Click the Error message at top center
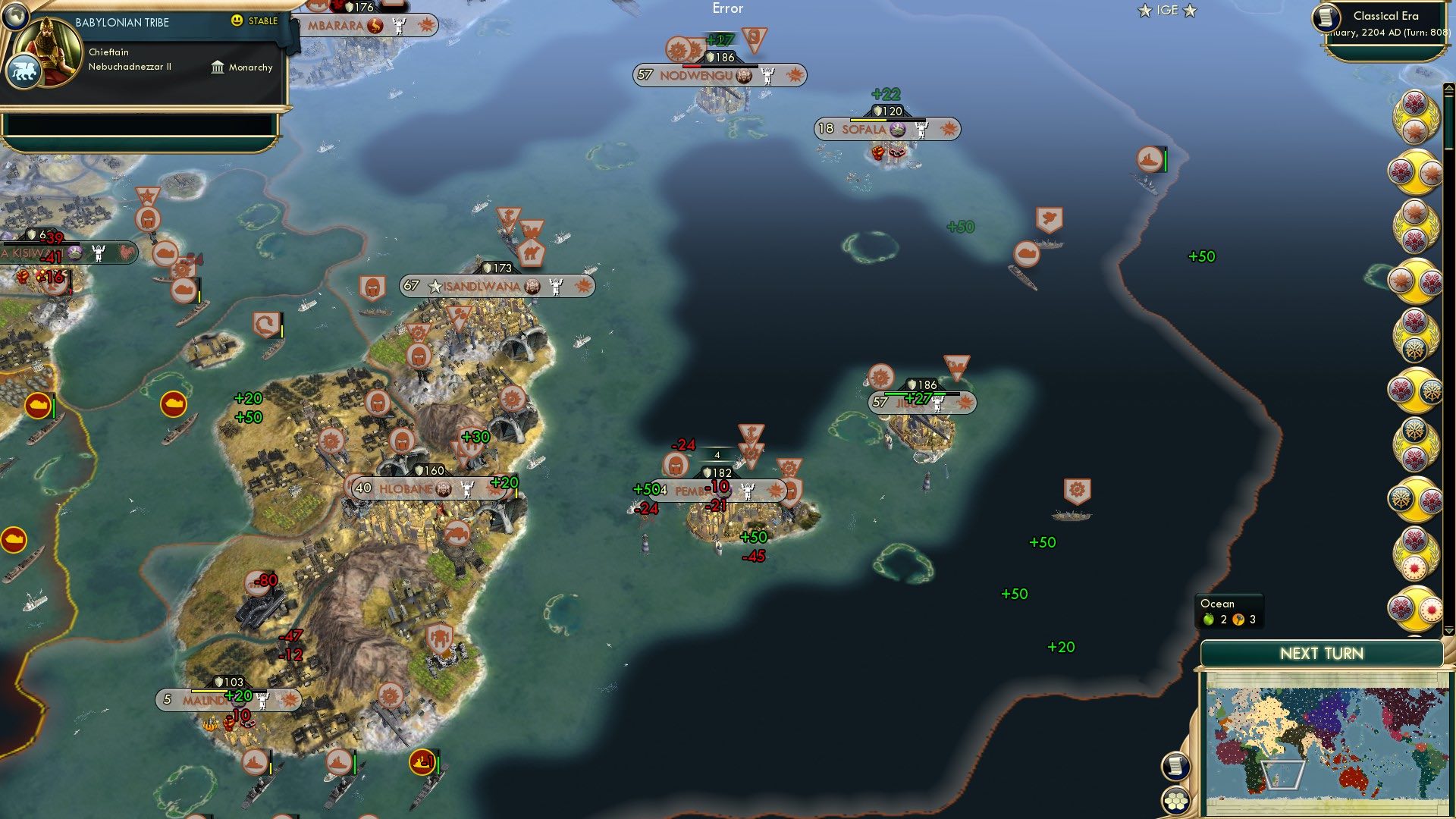Screen dimensions: 1456x819 tap(728, 8)
